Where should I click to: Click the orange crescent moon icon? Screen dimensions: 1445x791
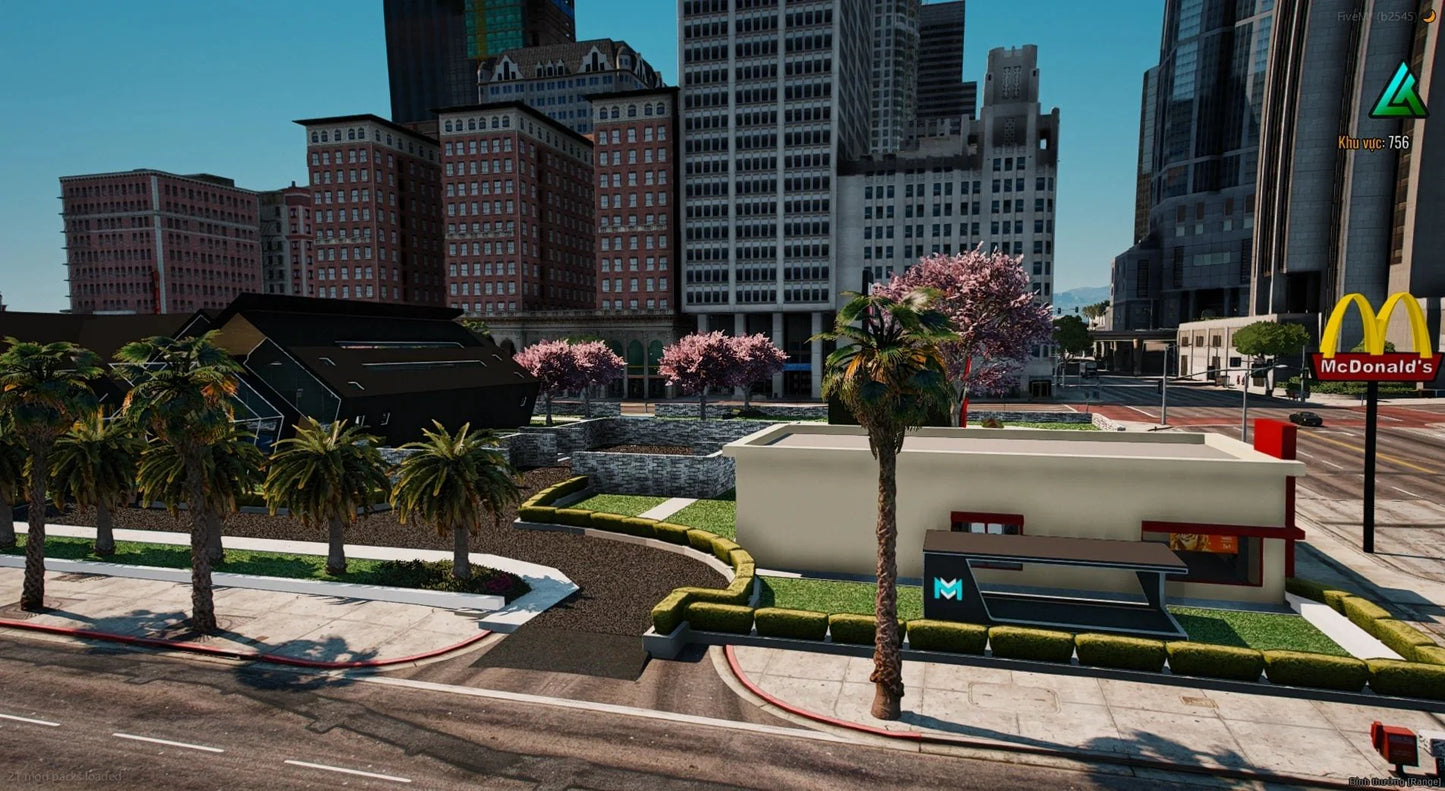[x=1430, y=16]
